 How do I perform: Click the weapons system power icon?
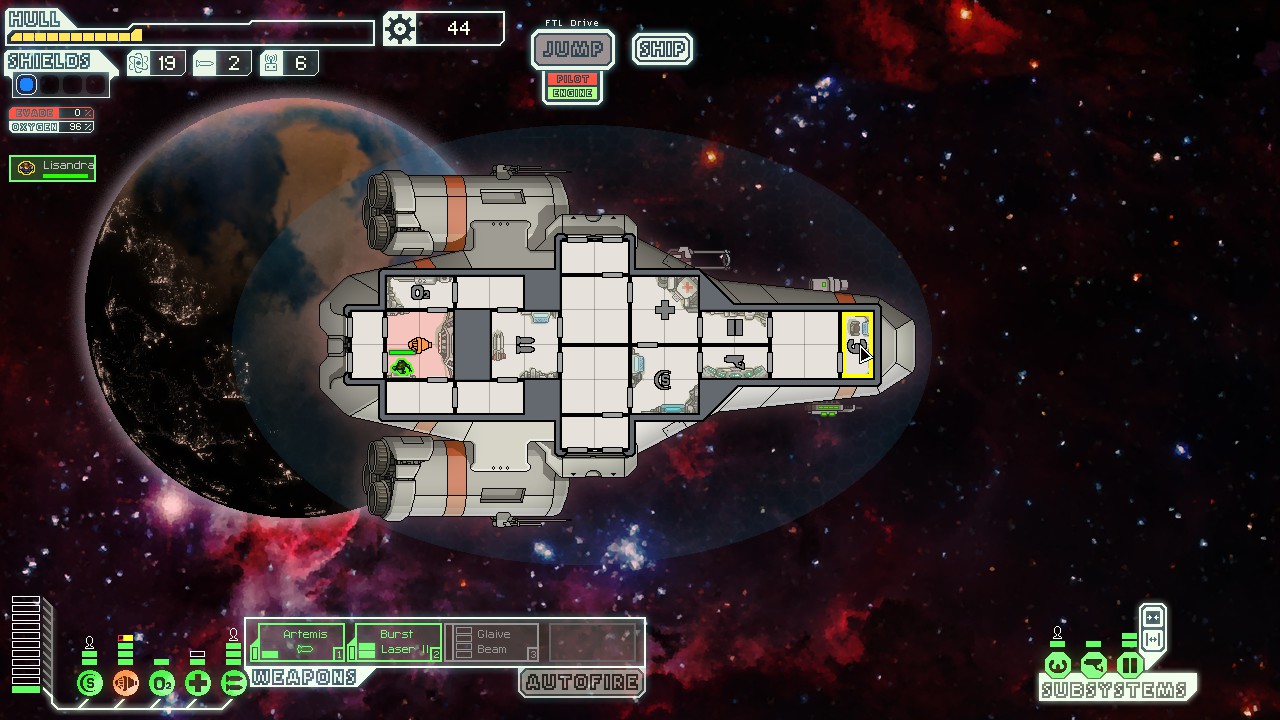click(x=234, y=684)
